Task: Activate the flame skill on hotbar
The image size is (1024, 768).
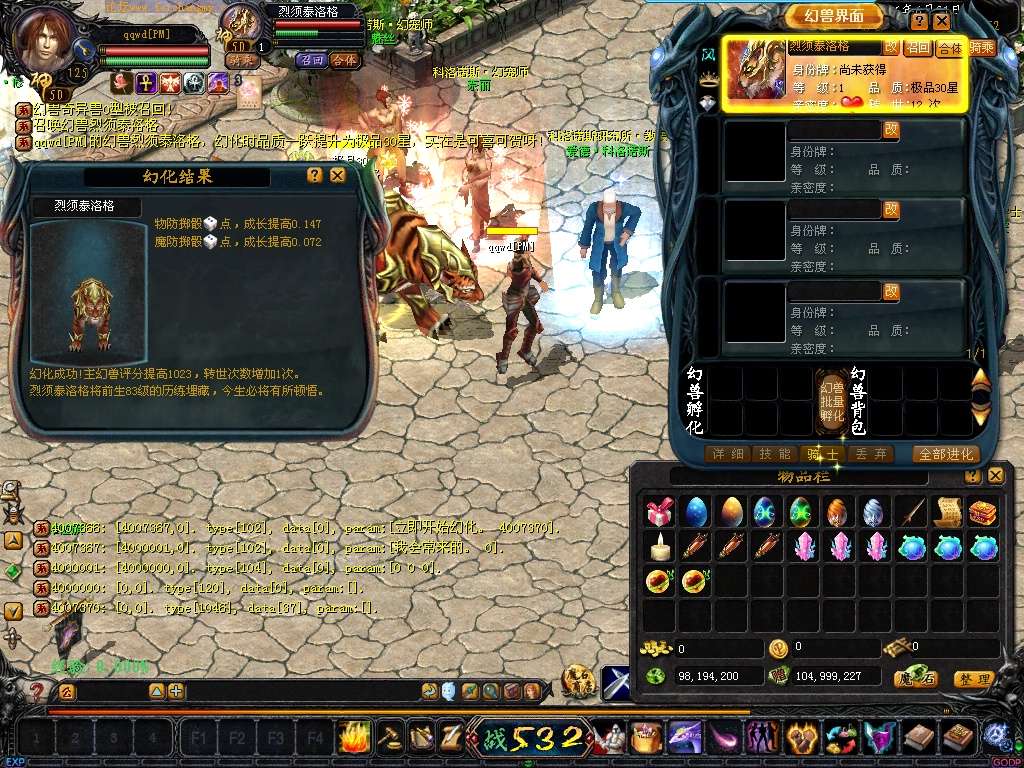Action: (354, 739)
